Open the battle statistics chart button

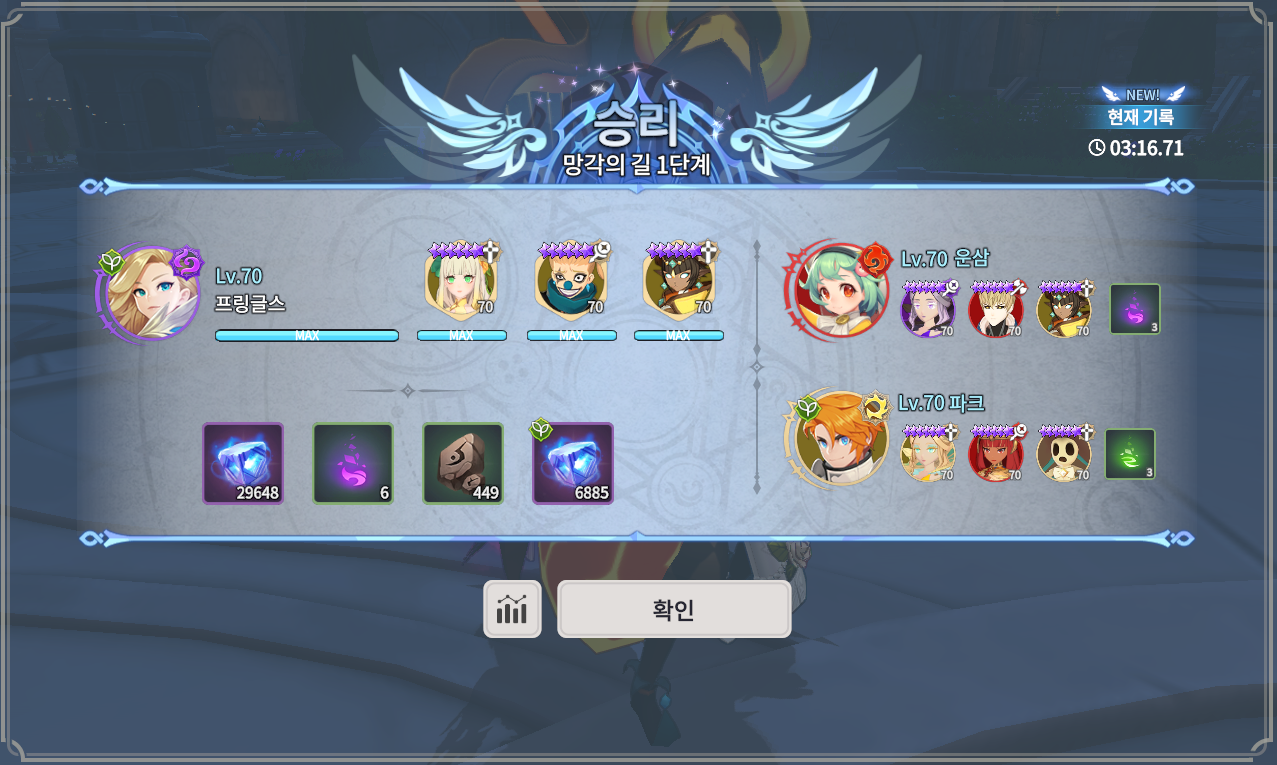coord(512,609)
